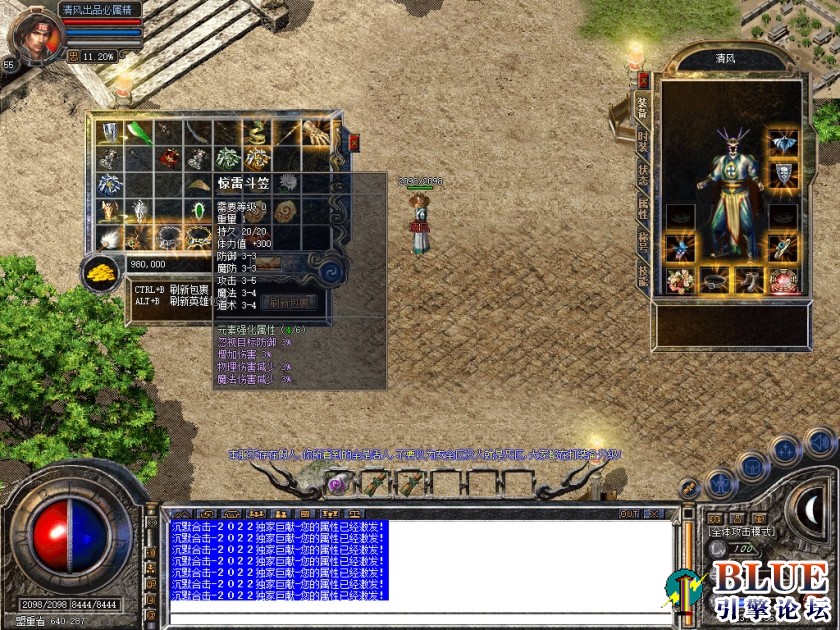Close the 清风 character equipment panel

pyautogui.click(x=643, y=80)
